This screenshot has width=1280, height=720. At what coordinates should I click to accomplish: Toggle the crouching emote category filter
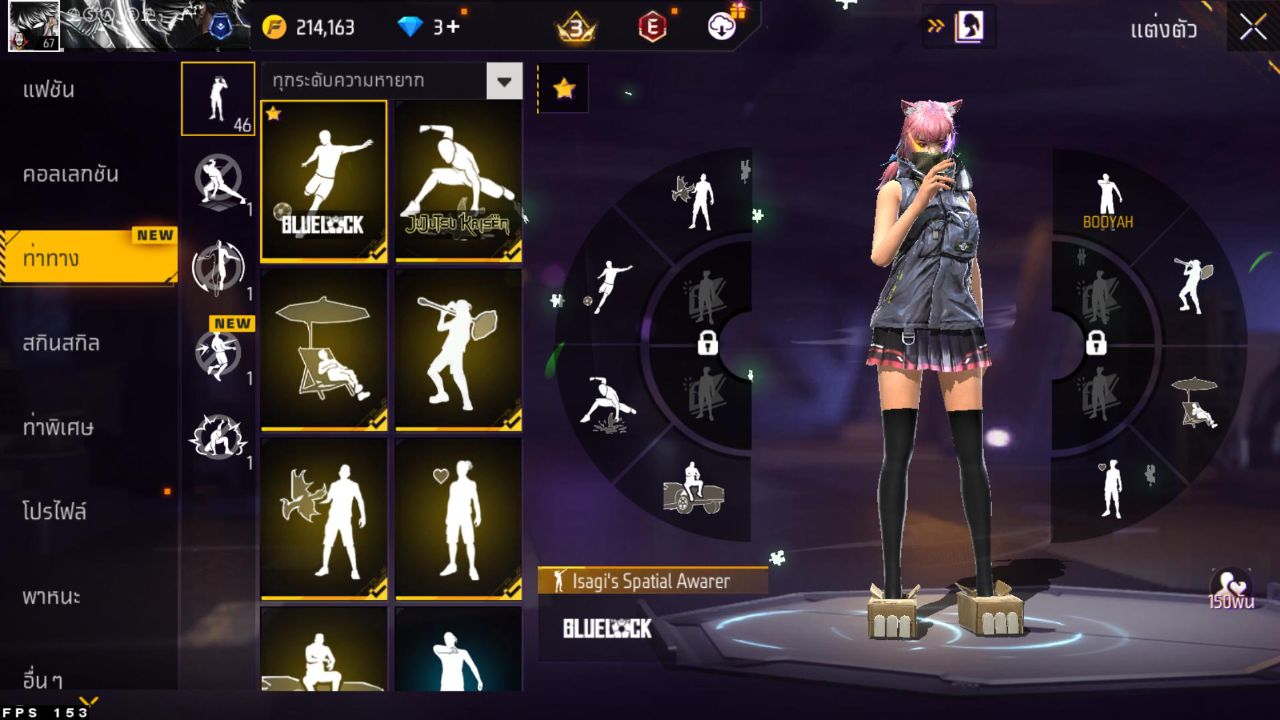(218, 435)
